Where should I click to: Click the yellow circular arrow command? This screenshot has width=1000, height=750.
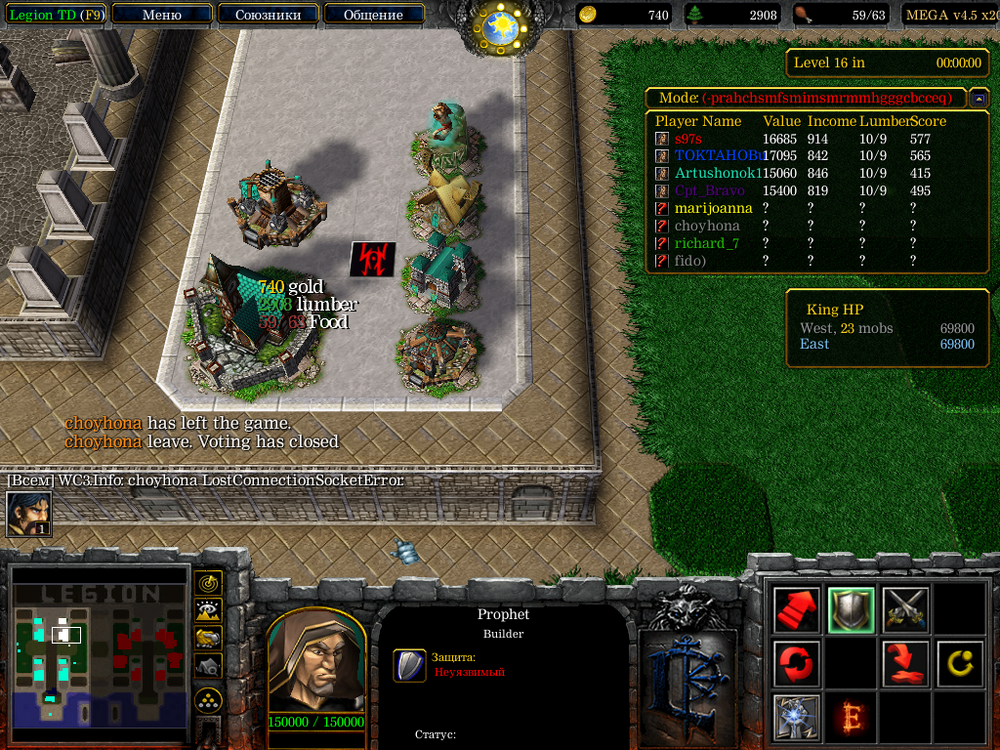(959, 663)
